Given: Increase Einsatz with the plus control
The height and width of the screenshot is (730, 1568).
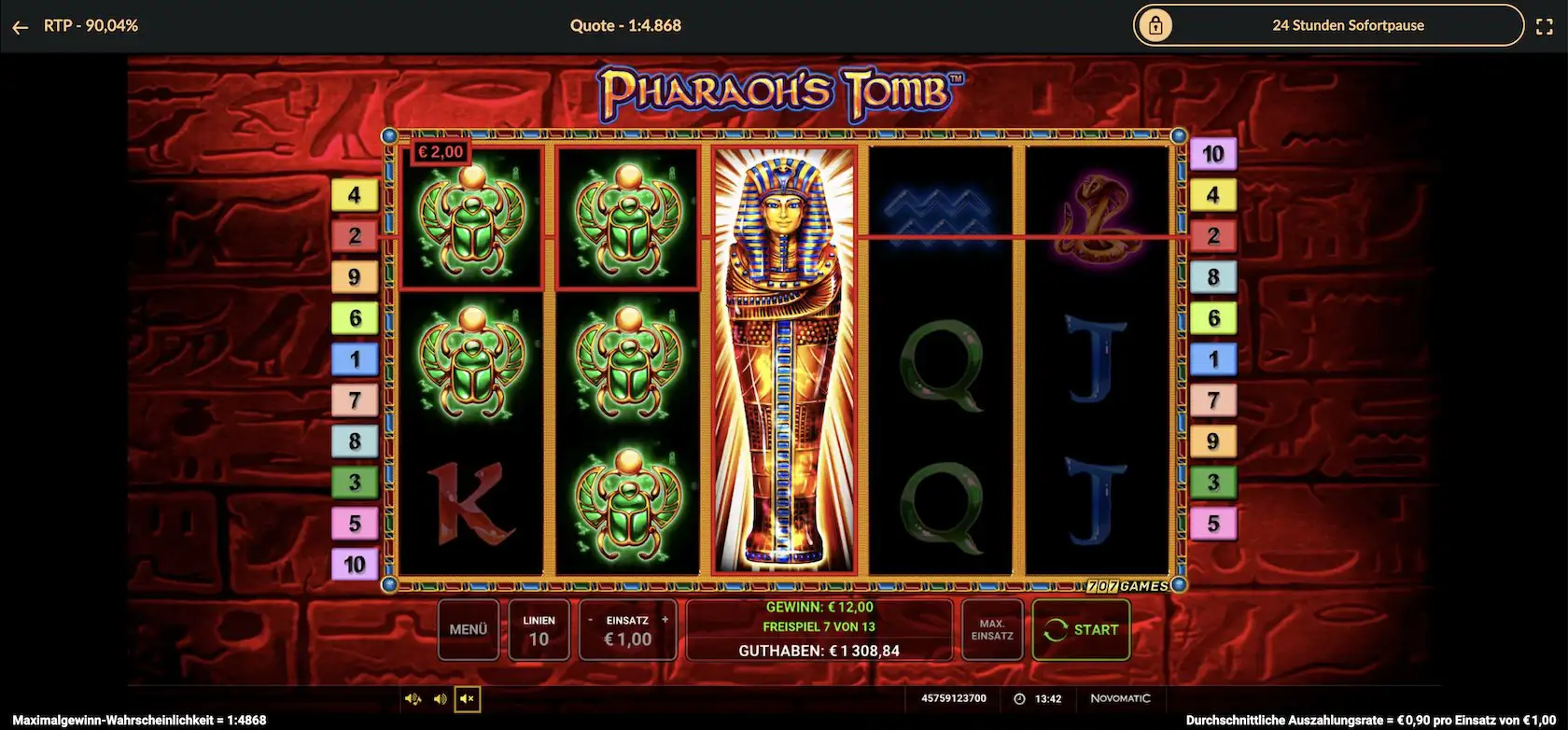Looking at the screenshot, I should point(665,618).
